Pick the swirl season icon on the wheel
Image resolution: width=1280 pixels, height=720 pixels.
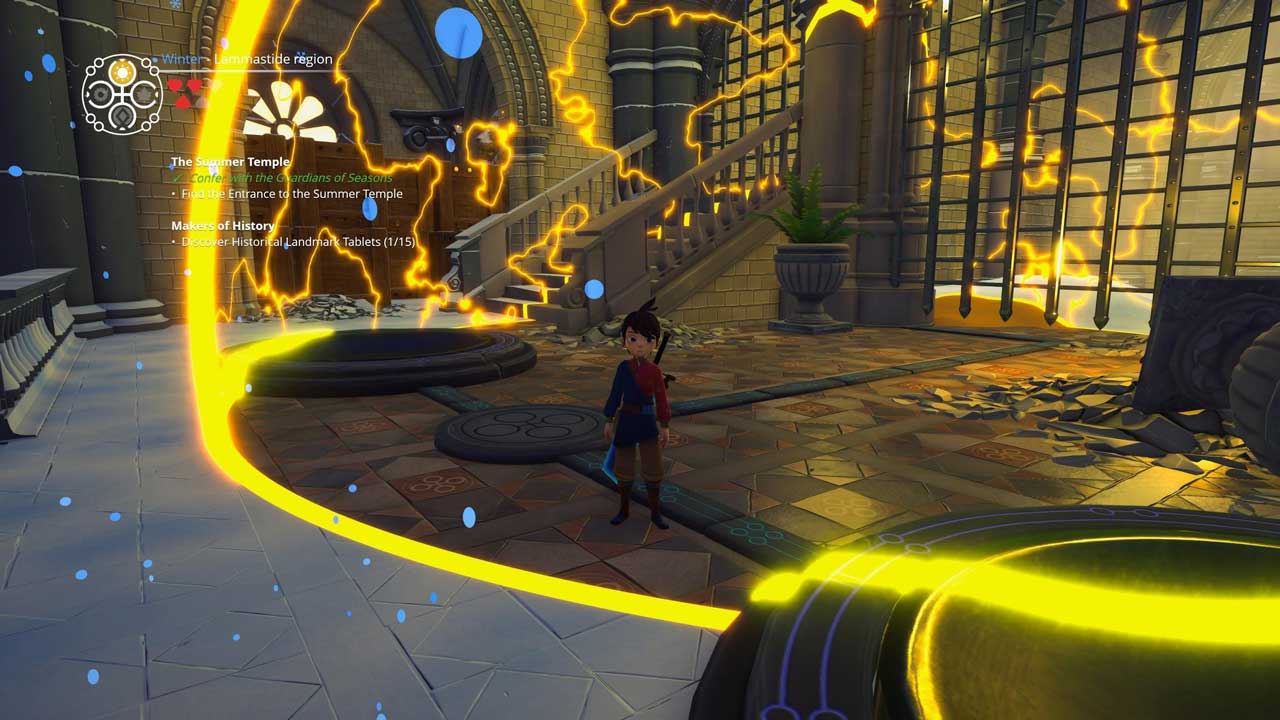pyautogui.click(x=100, y=94)
